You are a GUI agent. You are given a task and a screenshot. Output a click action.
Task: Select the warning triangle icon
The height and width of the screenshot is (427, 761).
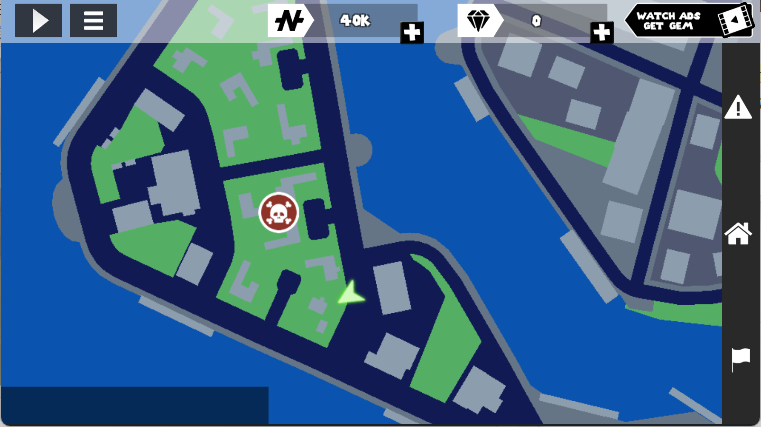click(x=738, y=107)
